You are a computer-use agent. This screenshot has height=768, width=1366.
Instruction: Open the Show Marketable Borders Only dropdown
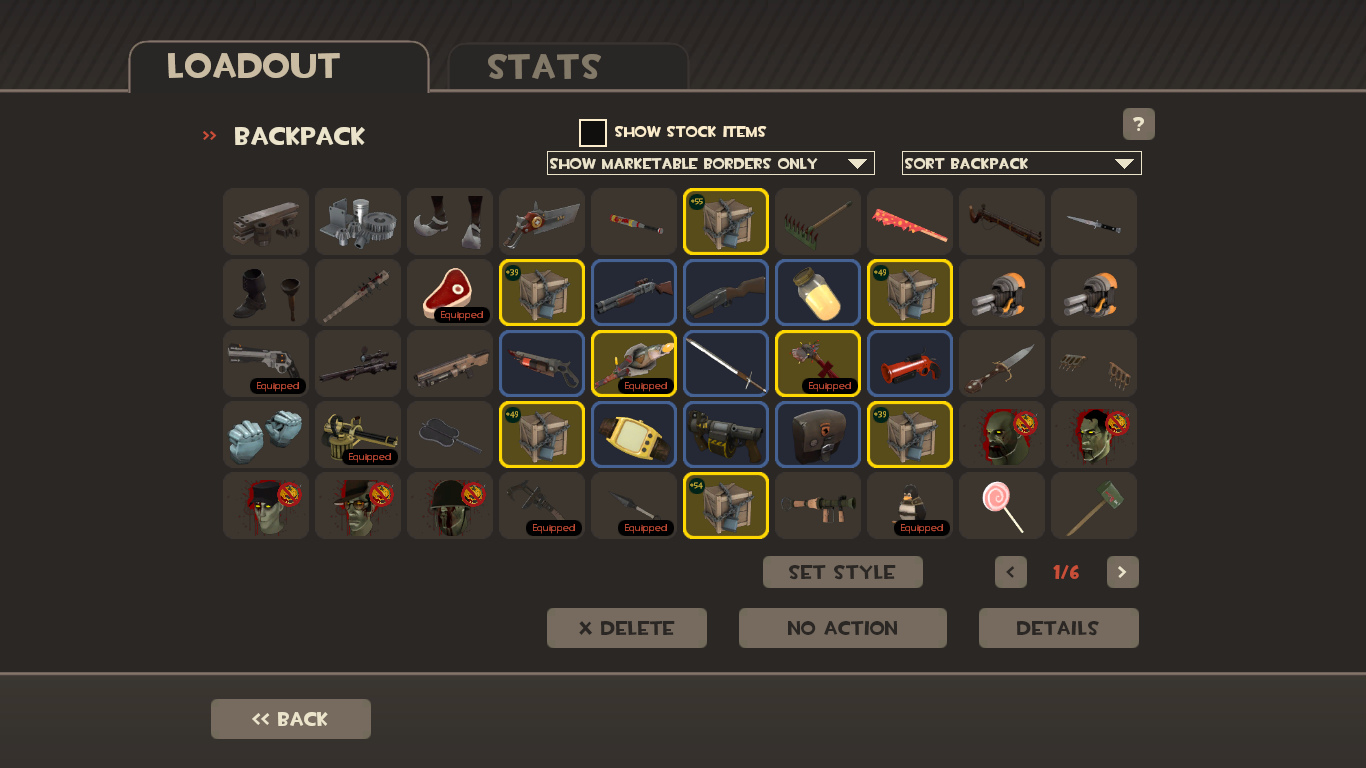point(710,162)
